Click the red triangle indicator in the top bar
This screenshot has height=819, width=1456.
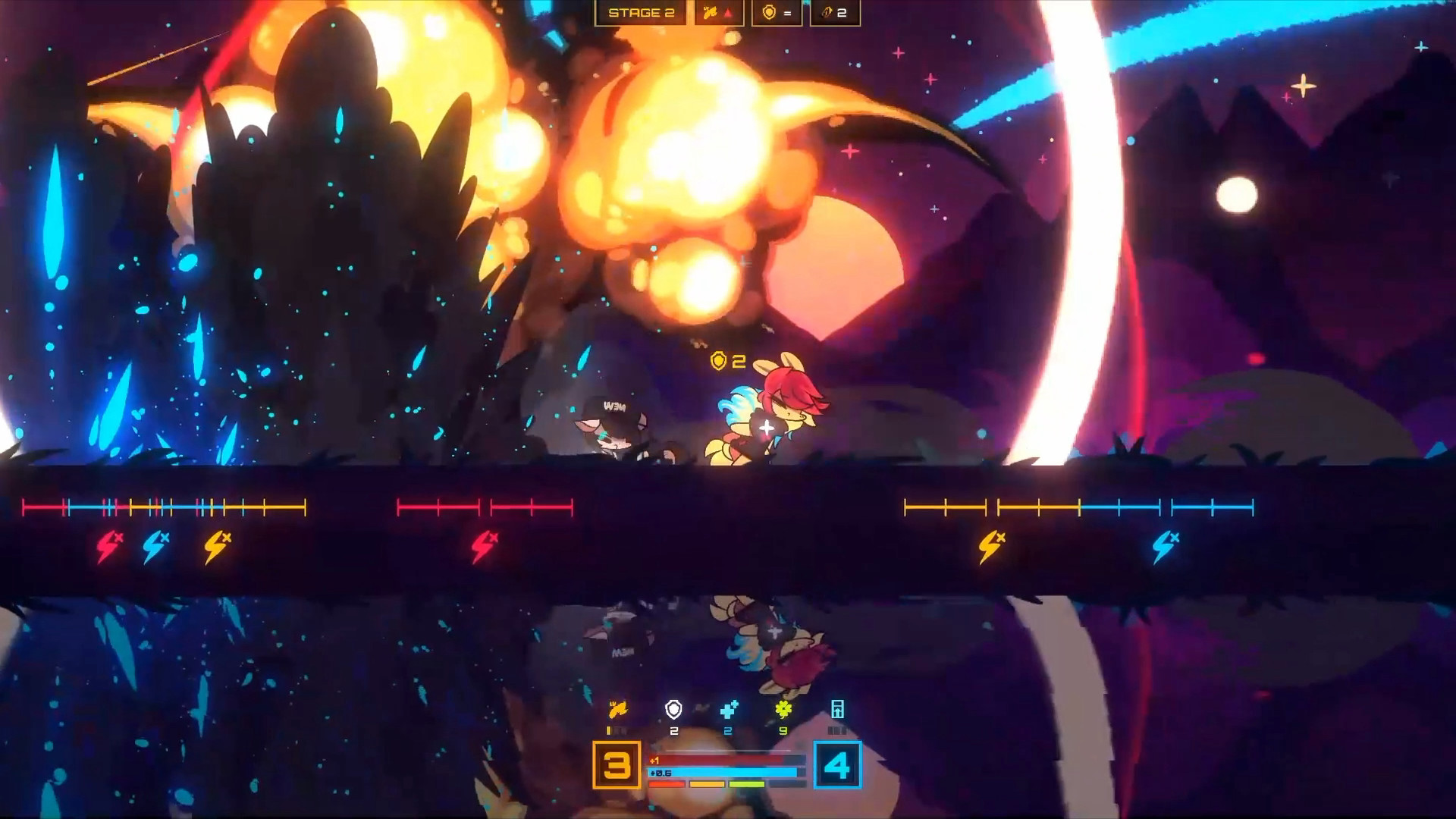click(x=728, y=14)
